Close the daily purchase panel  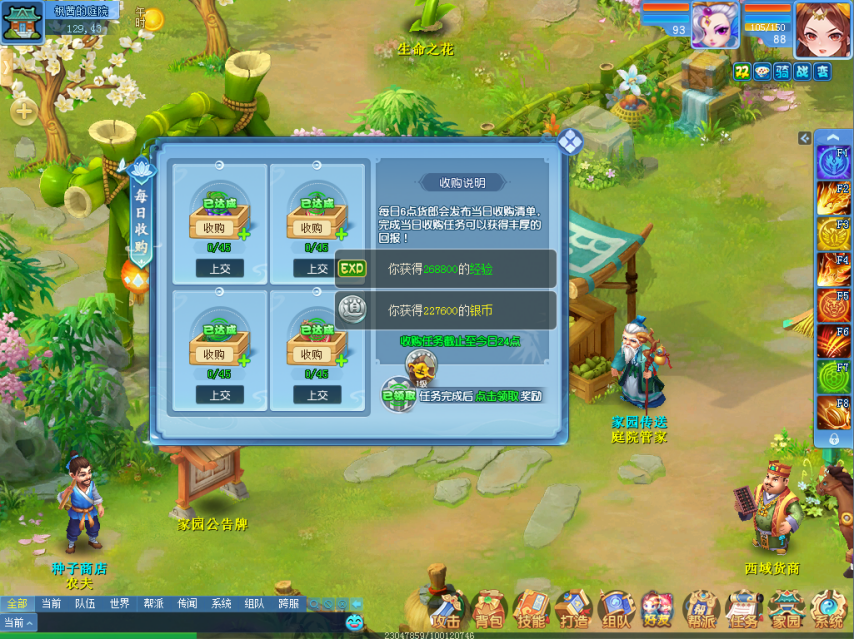pos(570,142)
